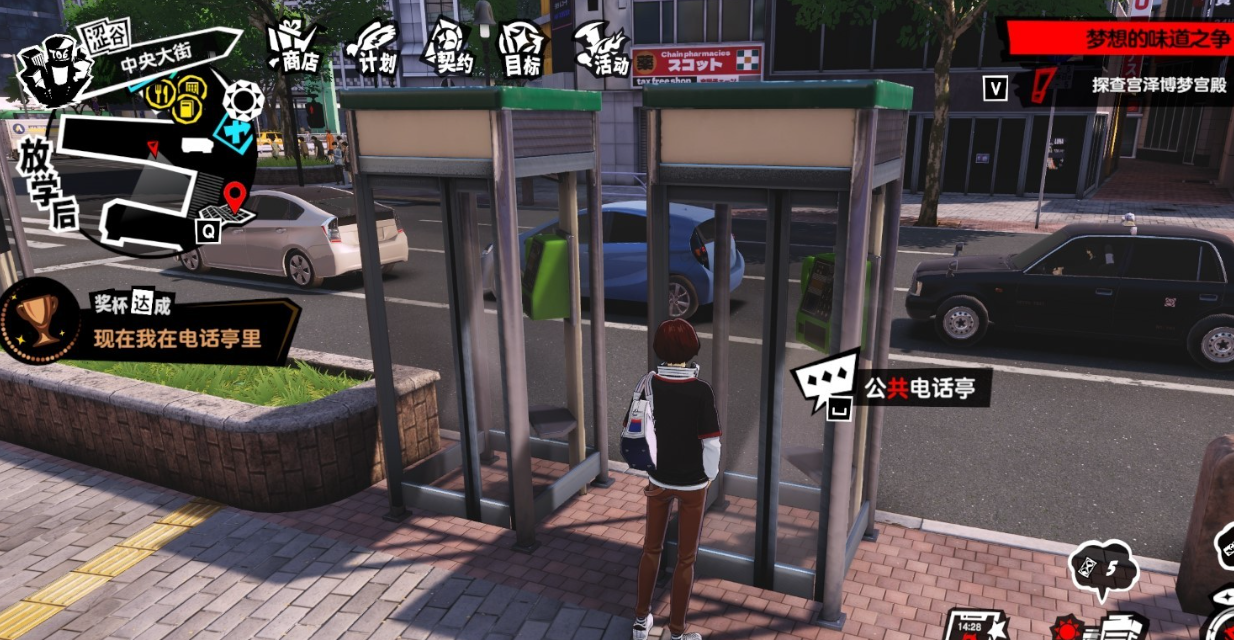Open the phone icon showing 14:28
This screenshot has height=640, width=1234.
(973, 625)
